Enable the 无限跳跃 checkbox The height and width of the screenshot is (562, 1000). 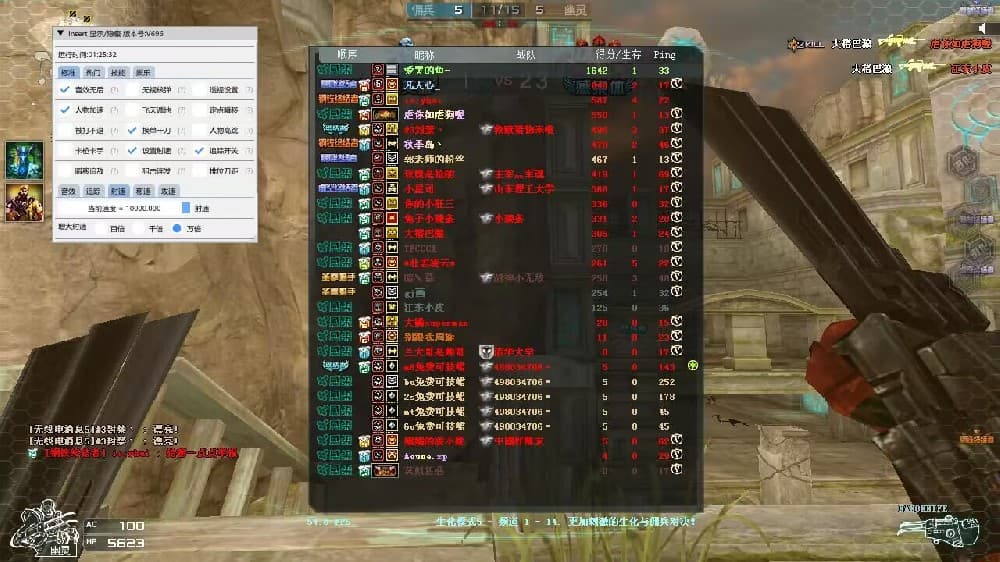tap(132, 90)
